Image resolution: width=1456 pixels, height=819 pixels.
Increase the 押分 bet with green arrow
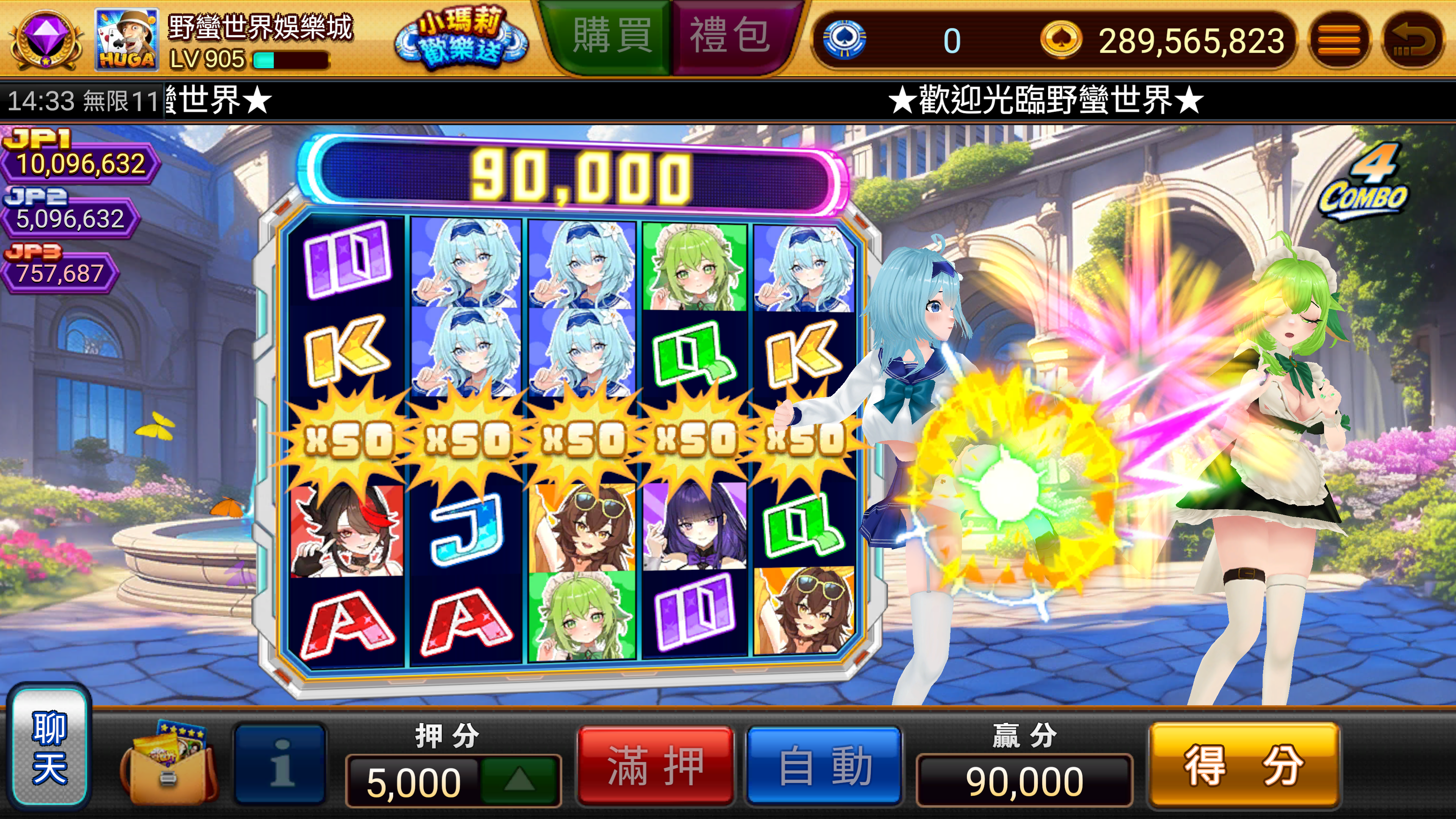519,781
